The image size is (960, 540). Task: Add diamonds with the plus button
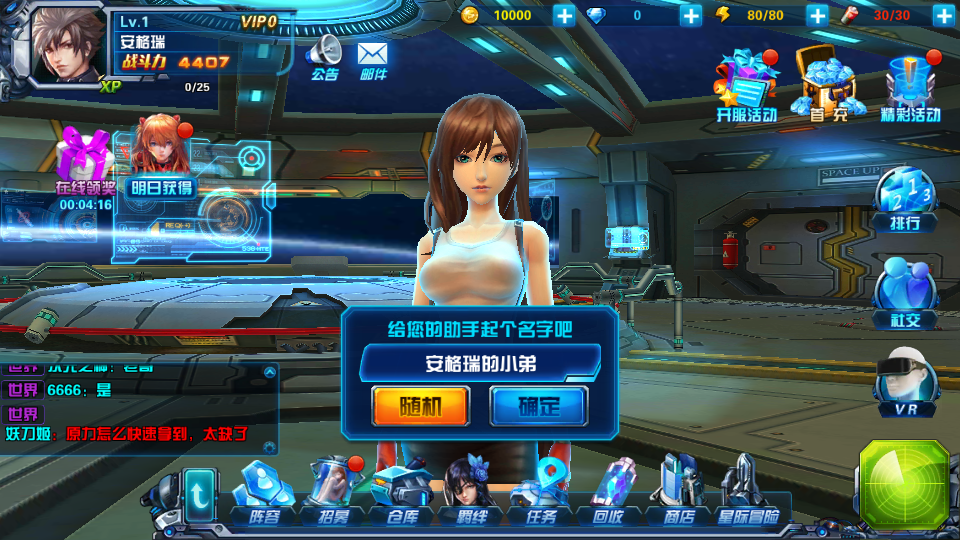[691, 15]
